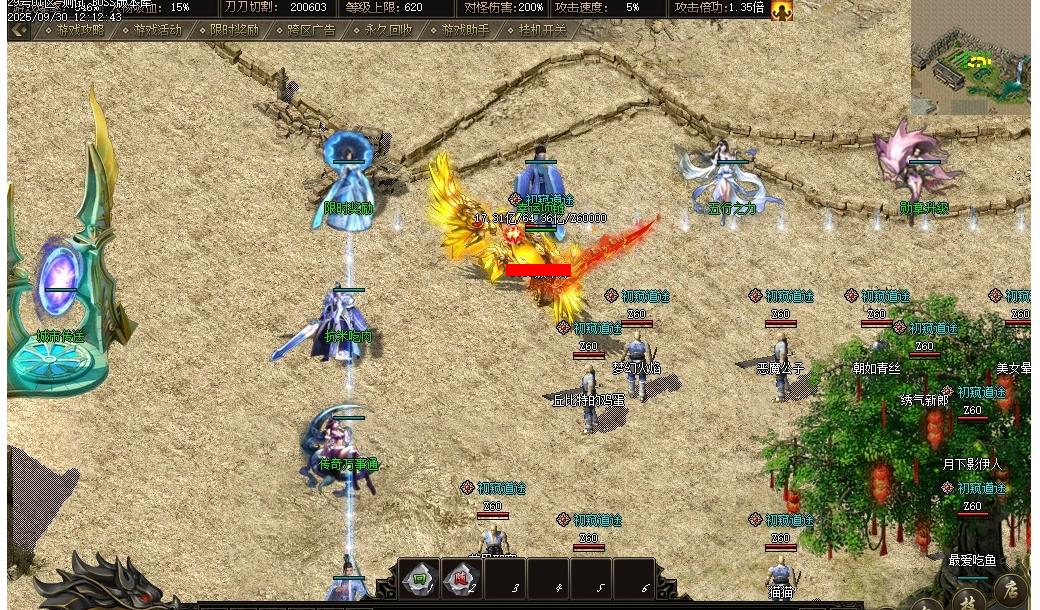Open the 游戏活动 menu
Image resolution: width=1040 pixels, height=610 pixels.
click(158, 30)
